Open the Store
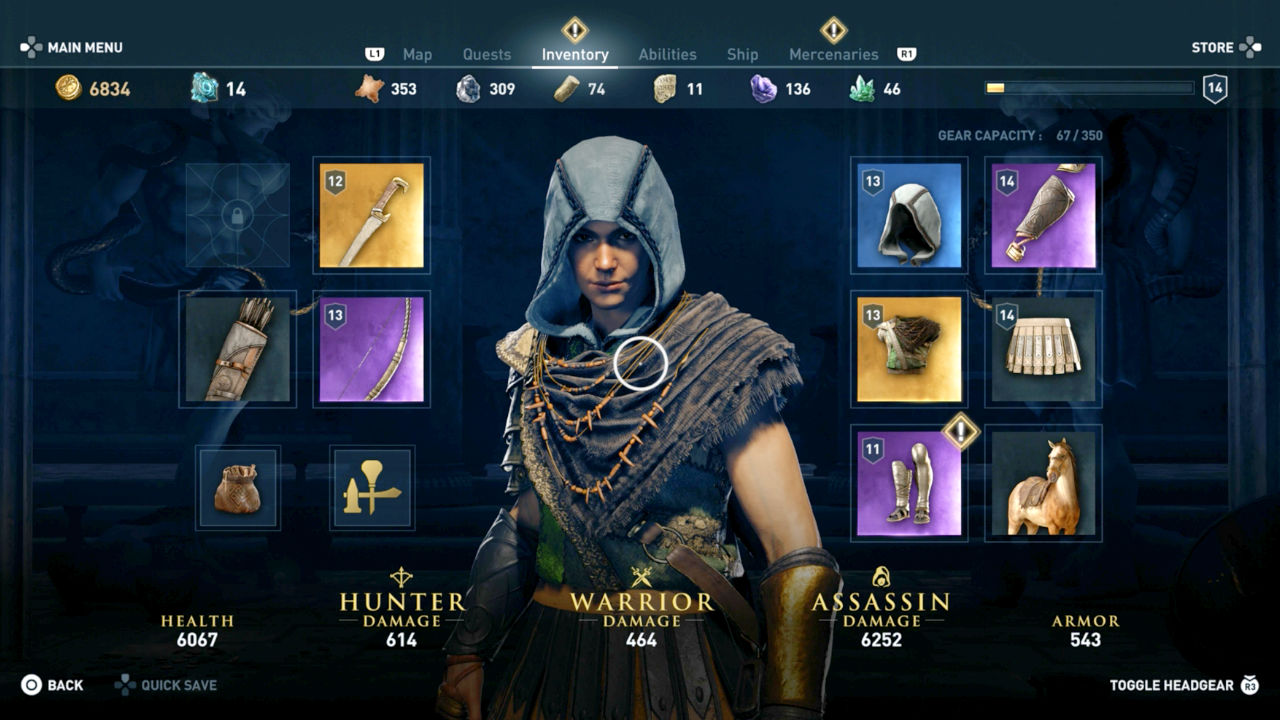The width and height of the screenshot is (1280, 720). (x=1213, y=47)
